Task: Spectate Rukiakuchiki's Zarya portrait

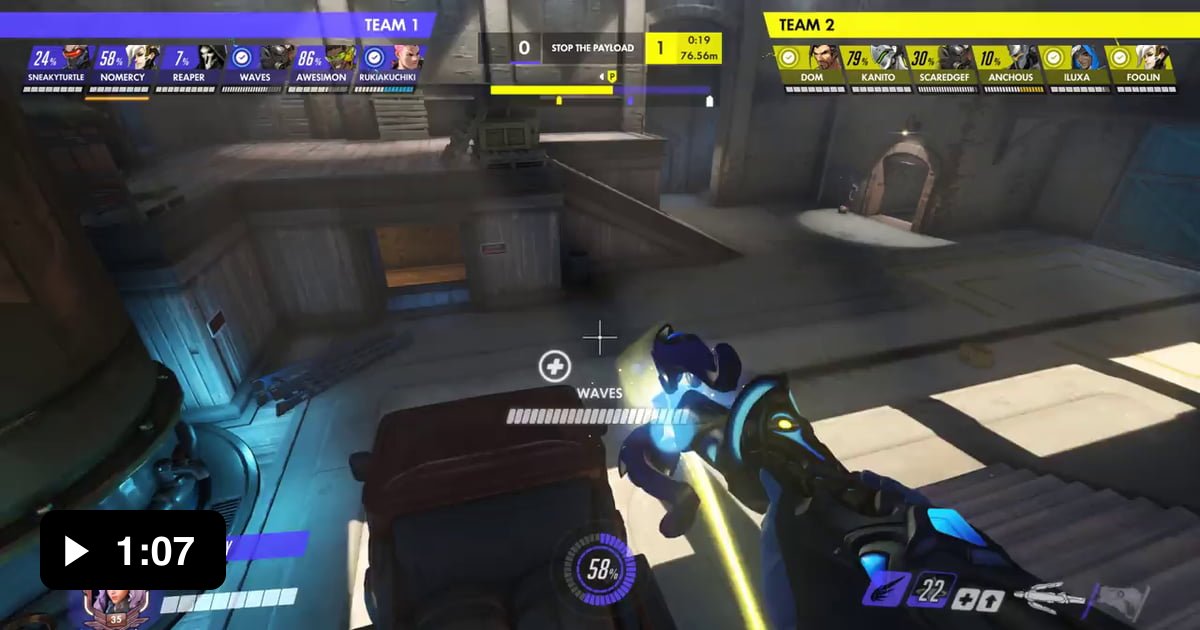Action: point(407,58)
